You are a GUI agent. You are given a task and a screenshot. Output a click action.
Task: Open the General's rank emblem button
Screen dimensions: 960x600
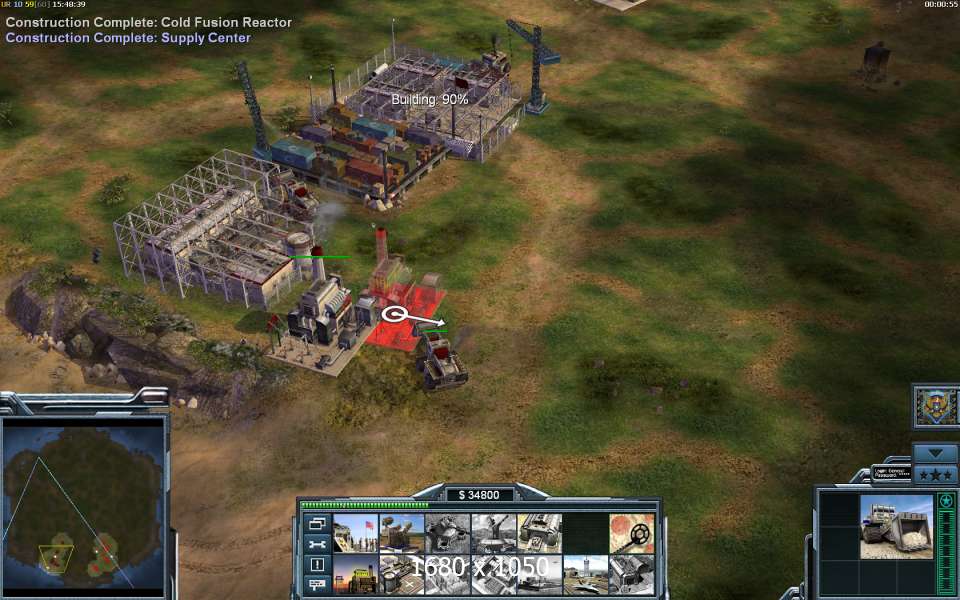[937, 406]
